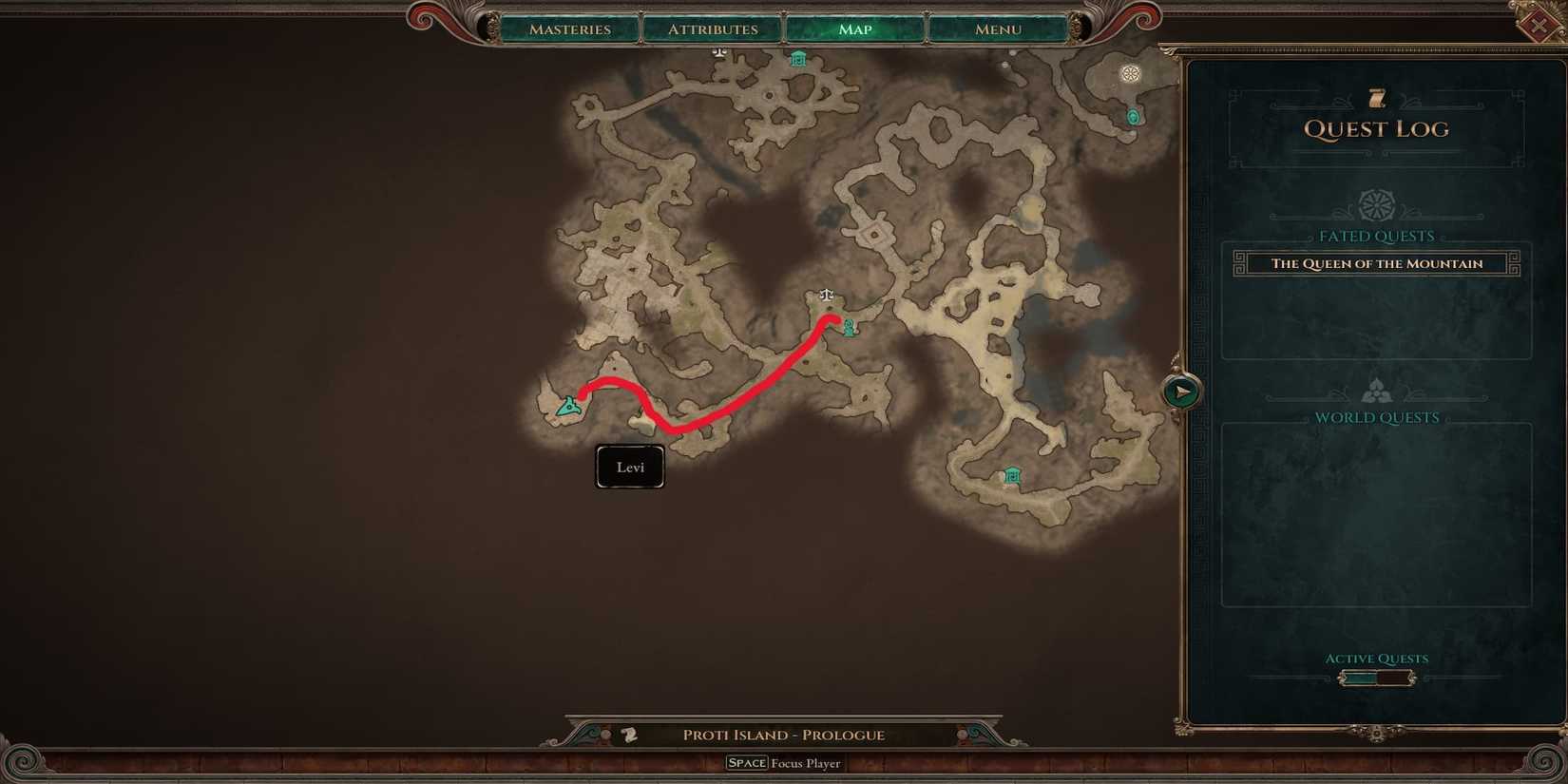This screenshot has width=1568, height=784.
Task: Click the Active Quests progress bar
Action: coord(1376,677)
